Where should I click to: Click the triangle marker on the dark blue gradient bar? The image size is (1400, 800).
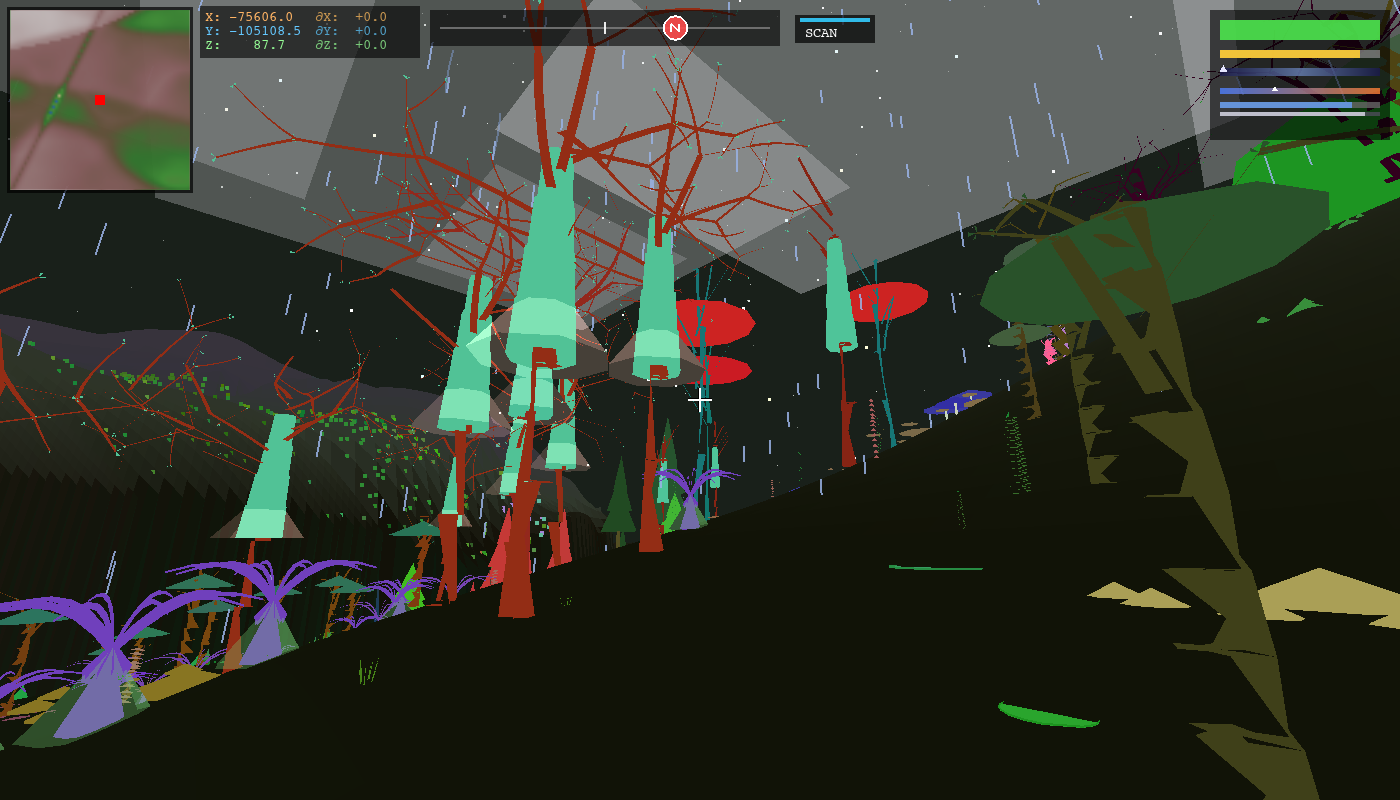(1223, 68)
